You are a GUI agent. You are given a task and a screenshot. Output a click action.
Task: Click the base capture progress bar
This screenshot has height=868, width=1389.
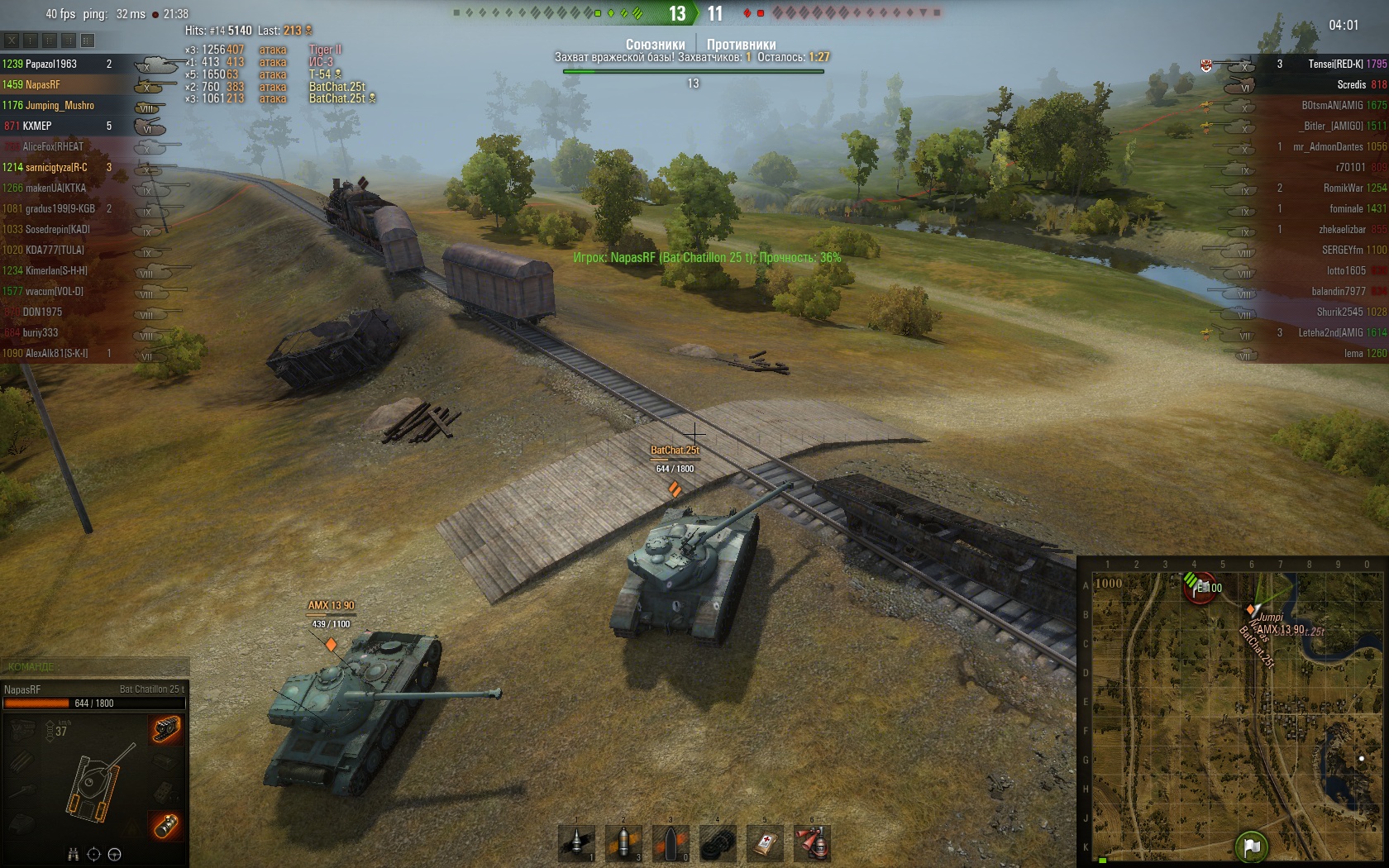[693, 72]
